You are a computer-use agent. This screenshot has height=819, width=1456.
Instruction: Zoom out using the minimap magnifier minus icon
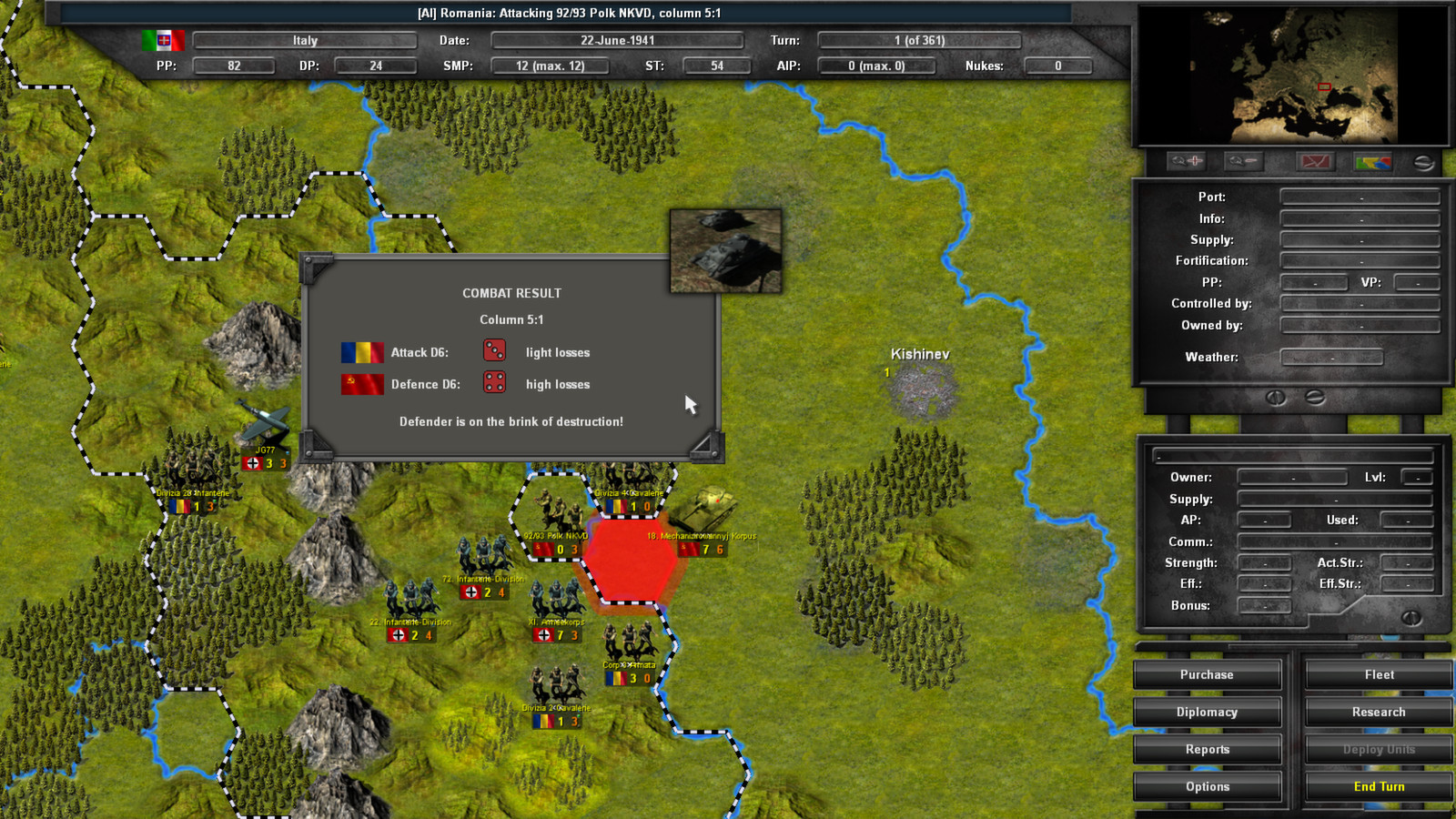(x=1242, y=161)
